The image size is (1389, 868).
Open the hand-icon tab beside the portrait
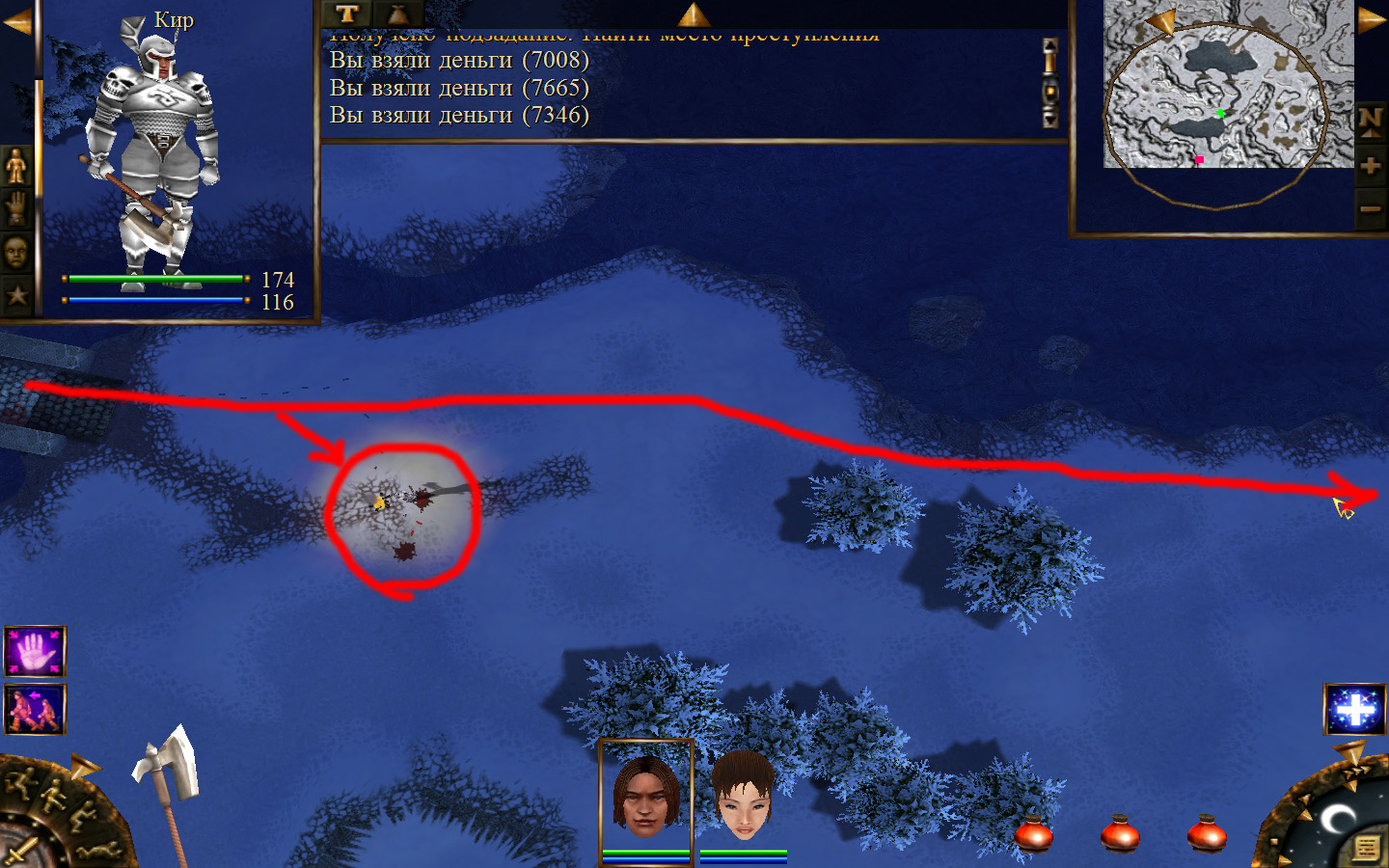coord(16,208)
